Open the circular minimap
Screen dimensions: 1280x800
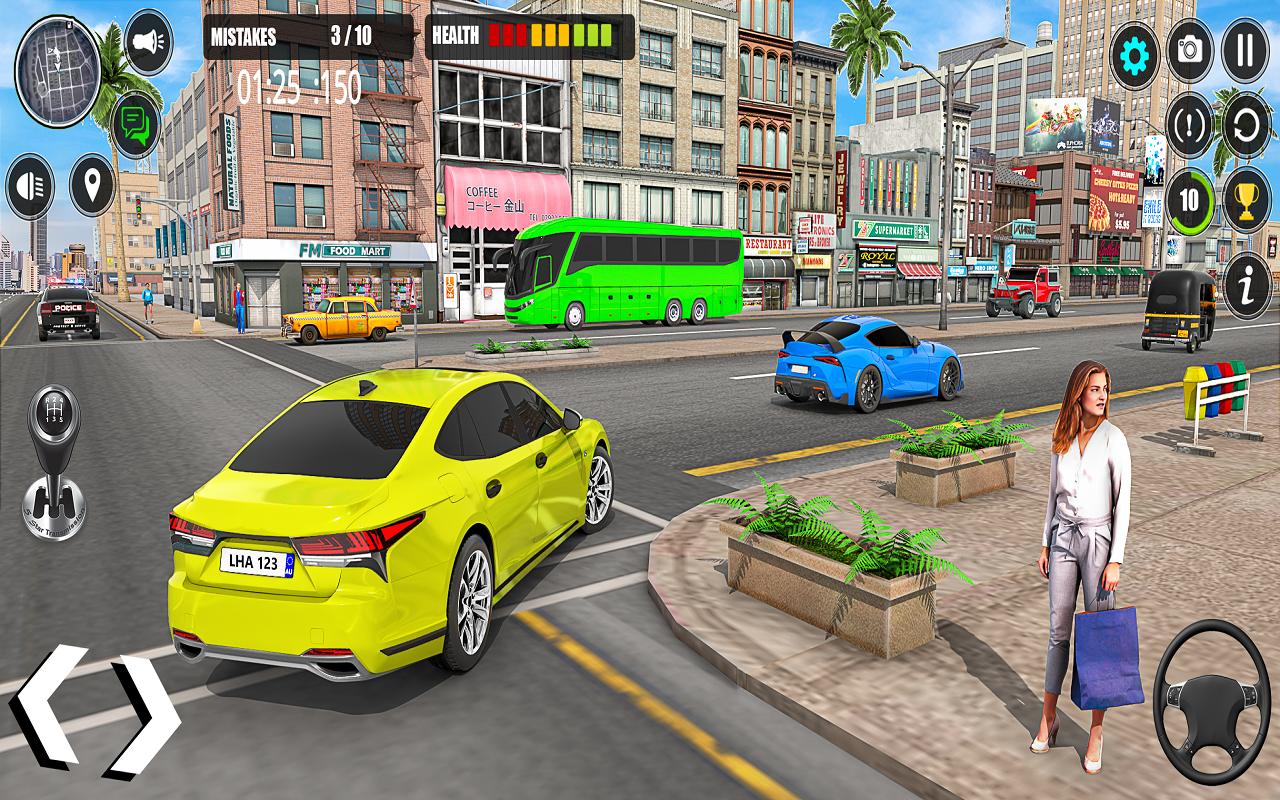point(57,57)
